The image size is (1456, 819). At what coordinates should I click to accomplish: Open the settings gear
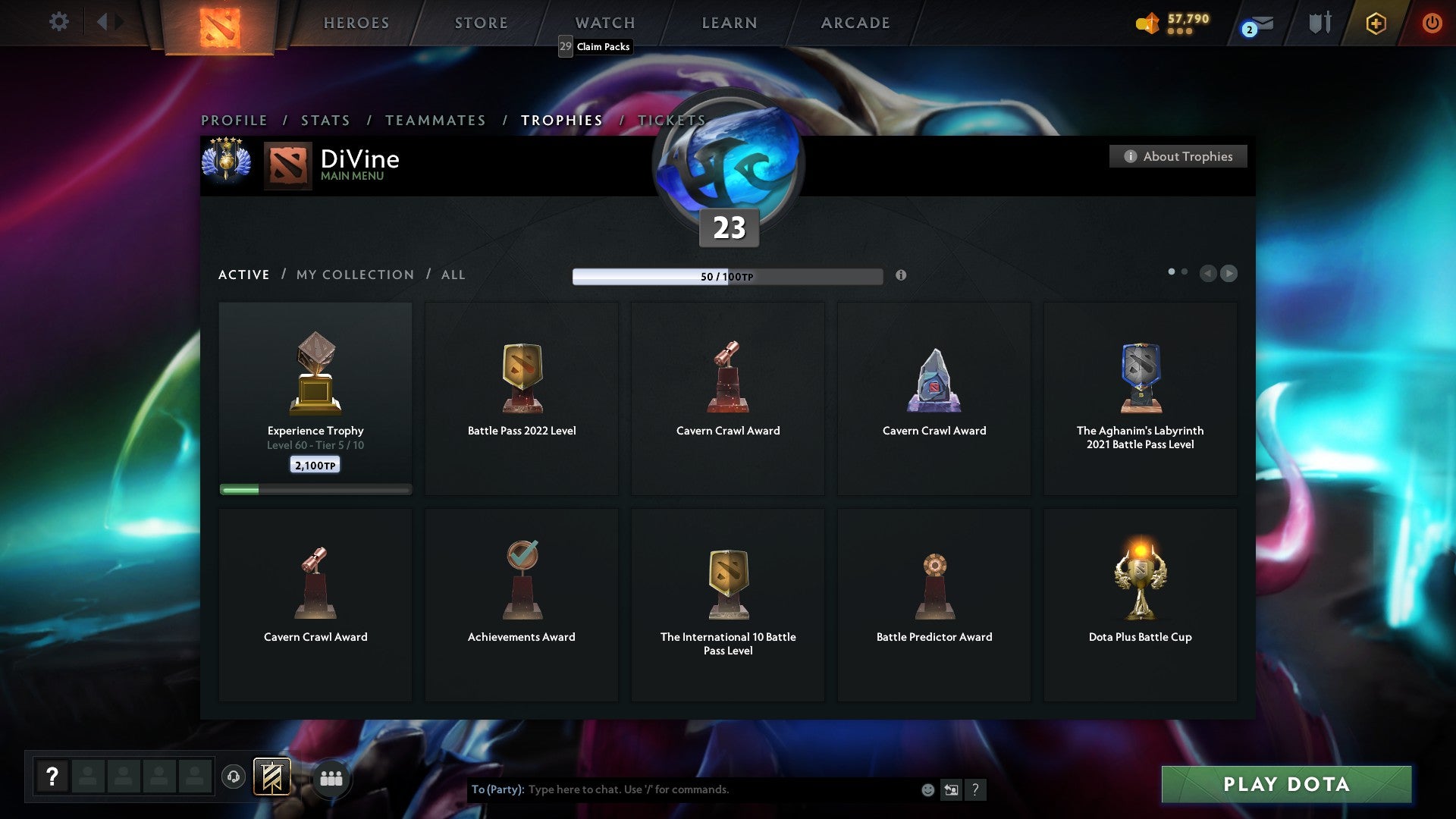coord(58,22)
